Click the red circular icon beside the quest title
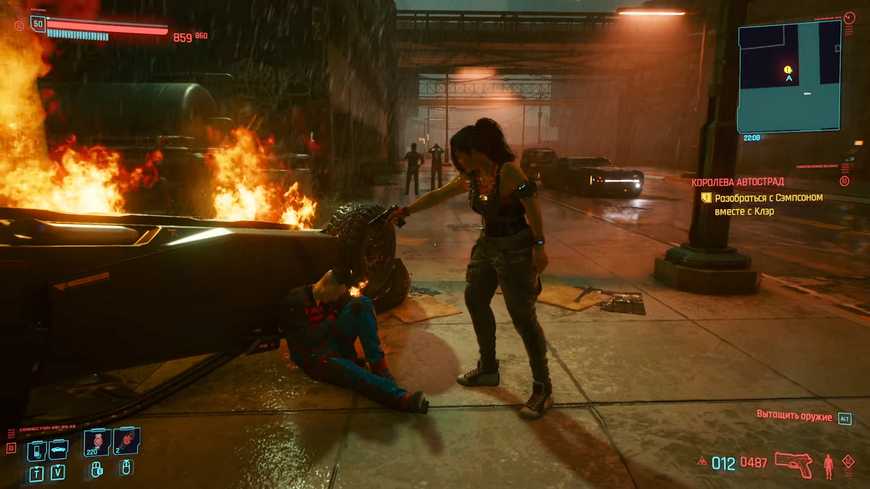This screenshot has height=489, width=870. click(845, 182)
